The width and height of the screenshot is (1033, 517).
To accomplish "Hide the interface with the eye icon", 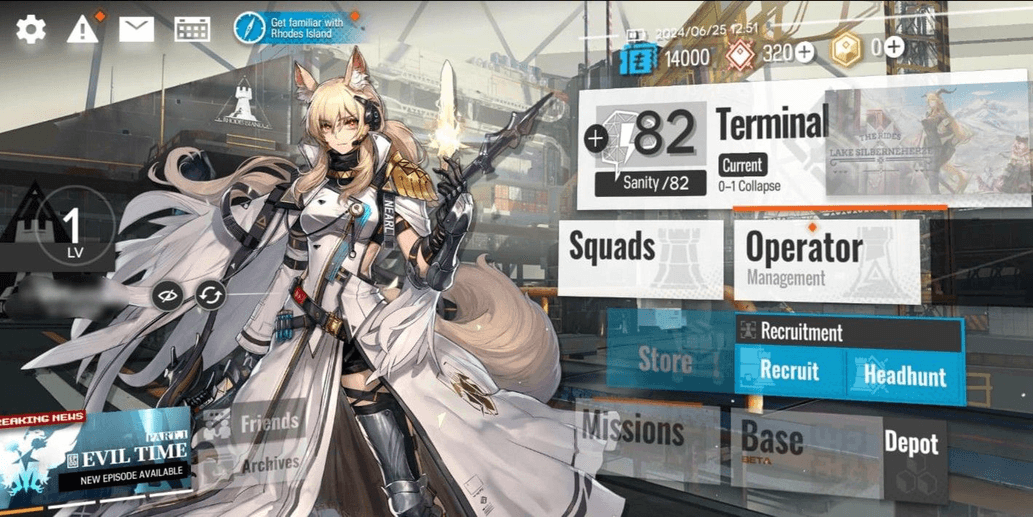I will 166,295.
